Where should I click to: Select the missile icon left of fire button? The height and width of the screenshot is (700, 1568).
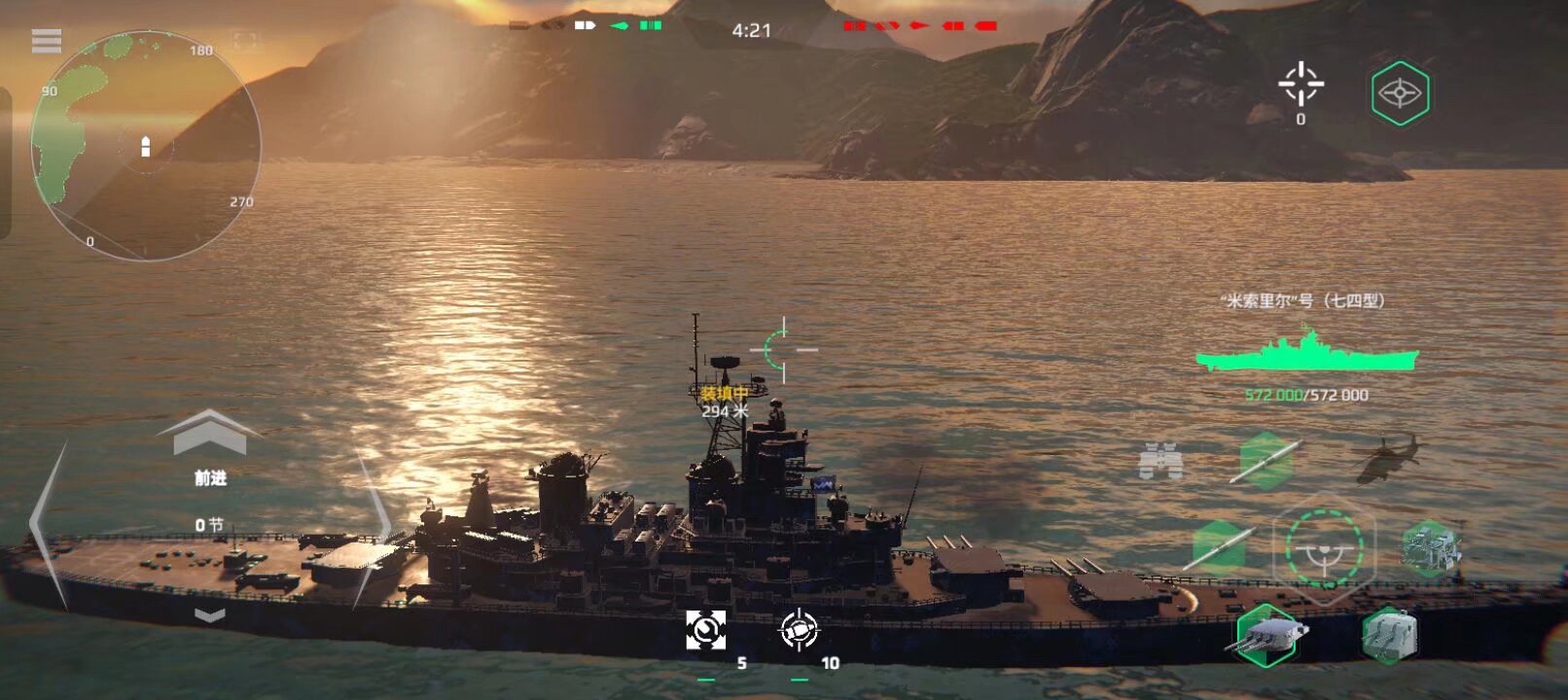pos(1220,546)
